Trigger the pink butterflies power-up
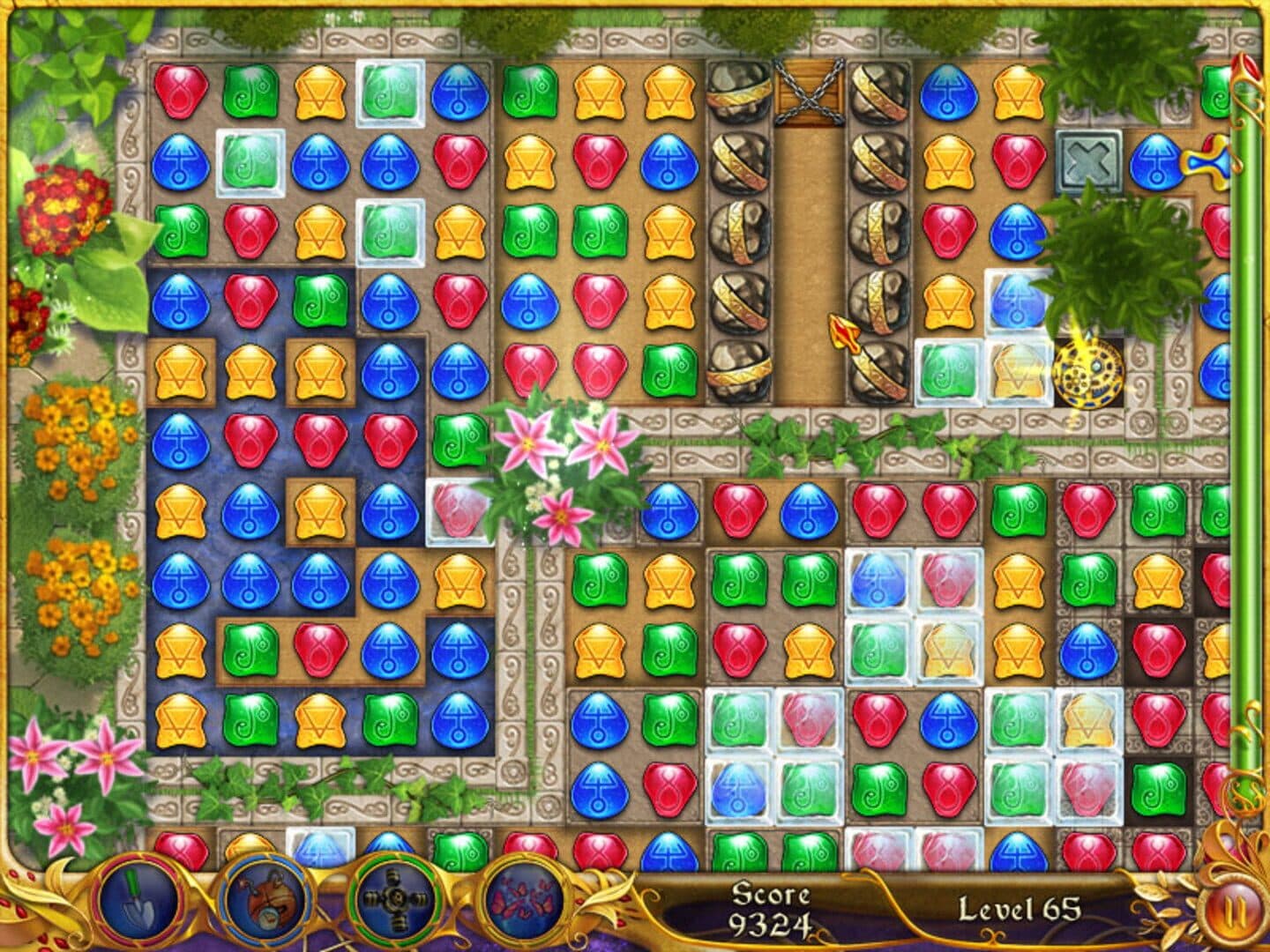1270x952 pixels. tap(524, 900)
